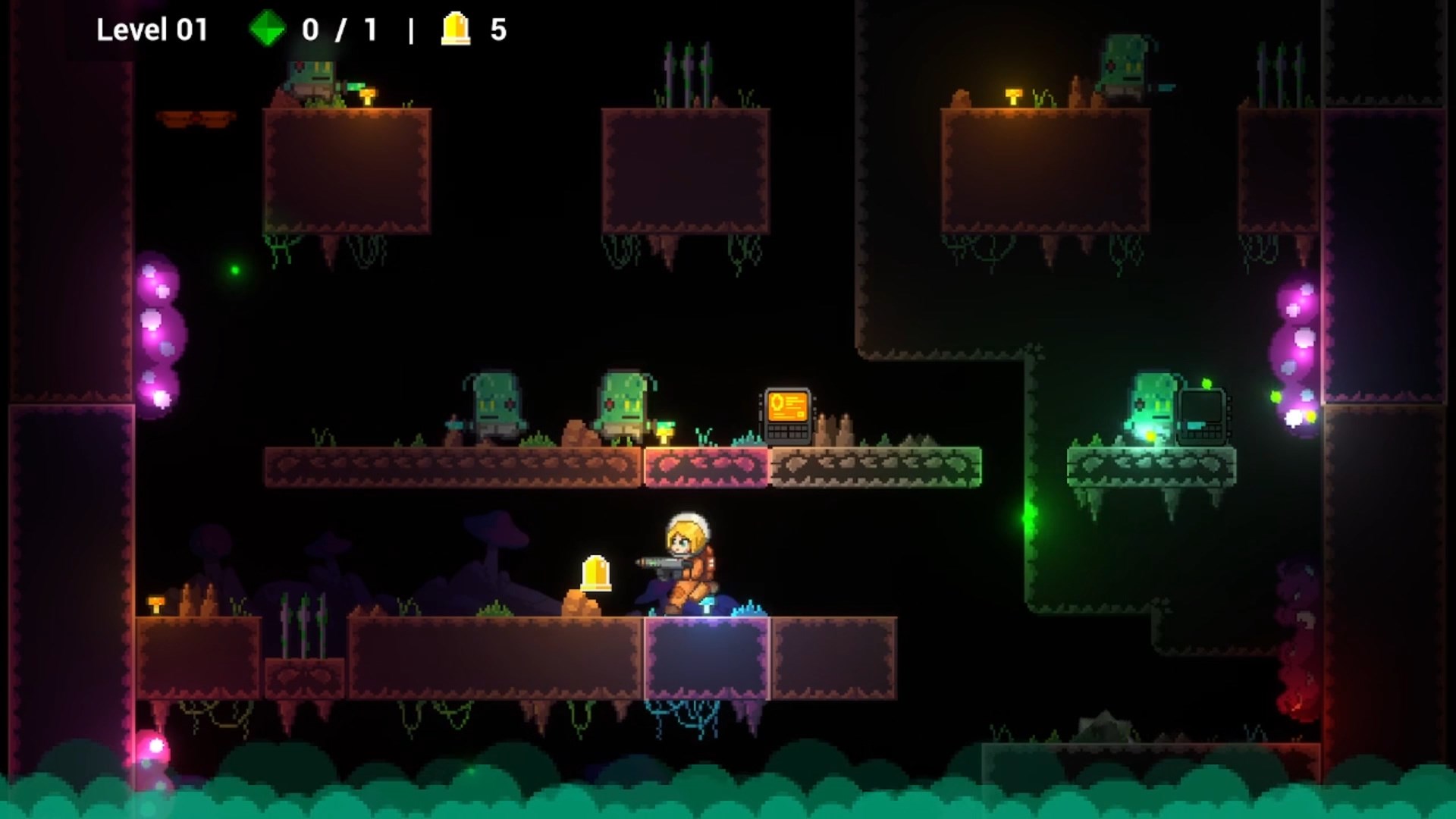Click the orange crystal on the top-right platform
This screenshot has width=1456, height=819.
pyautogui.click(x=1012, y=95)
